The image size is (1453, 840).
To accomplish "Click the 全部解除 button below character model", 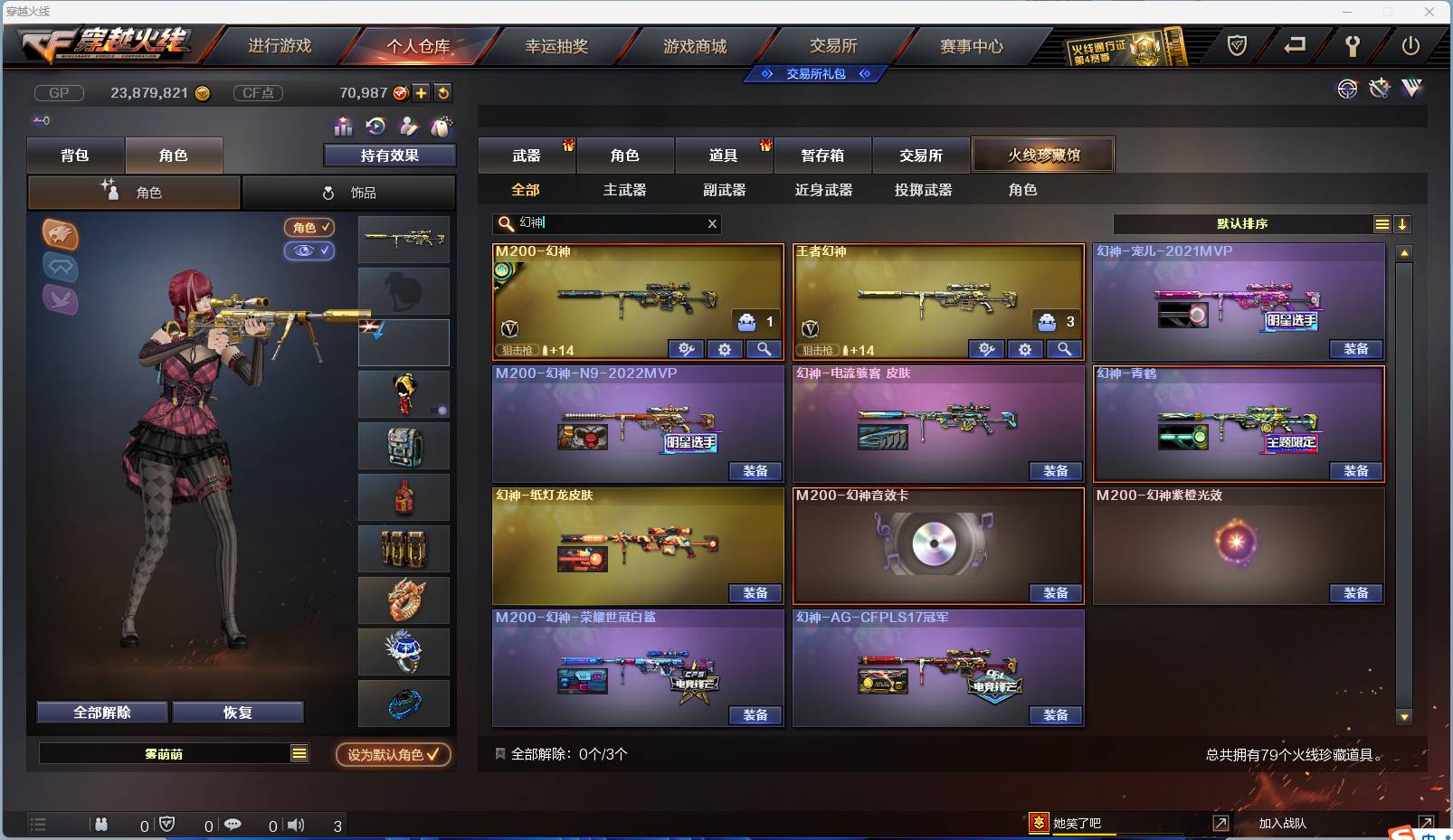I will [x=101, y=713].
